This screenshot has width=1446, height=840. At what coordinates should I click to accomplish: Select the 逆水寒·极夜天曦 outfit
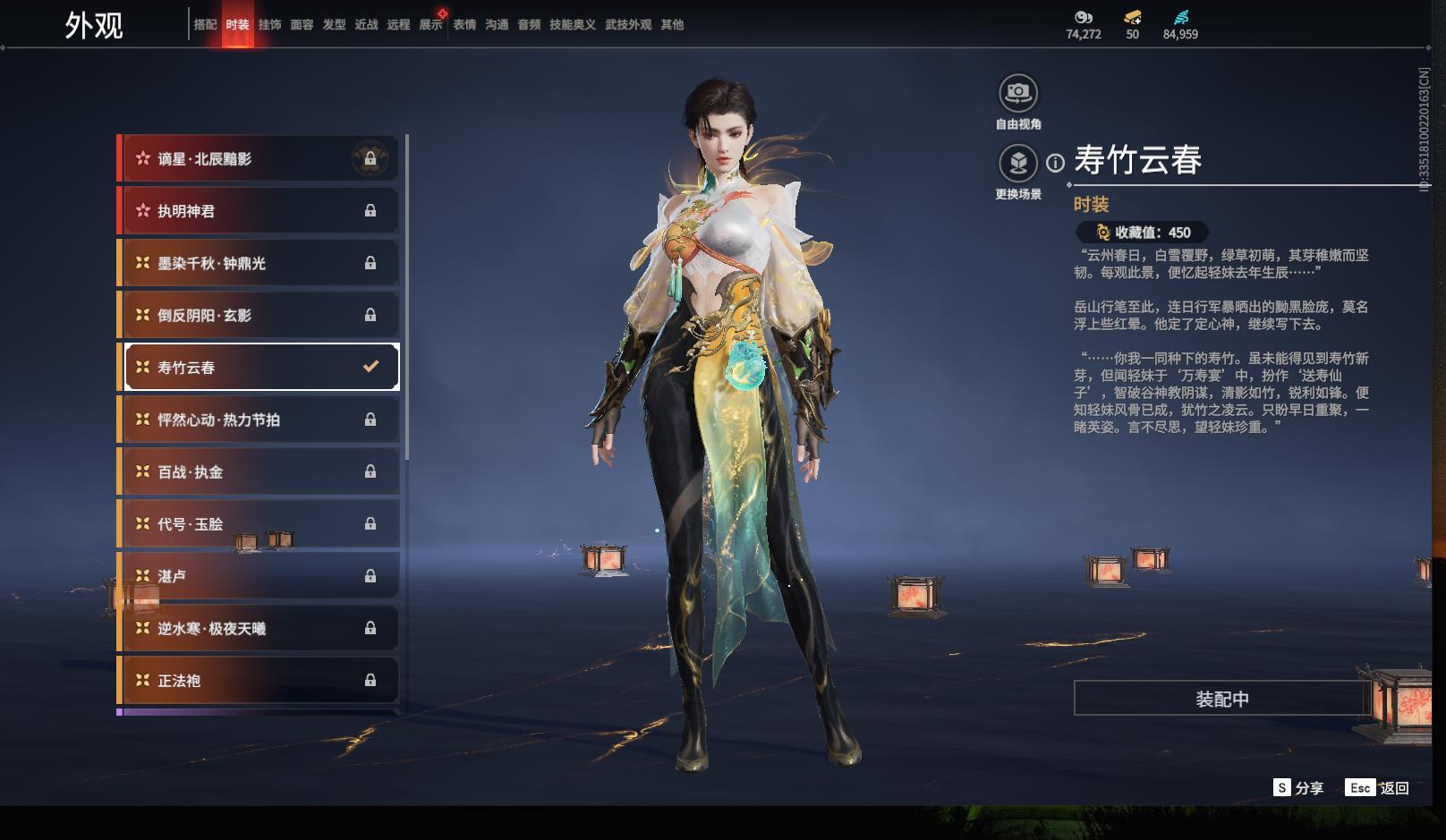click(259, 628)
